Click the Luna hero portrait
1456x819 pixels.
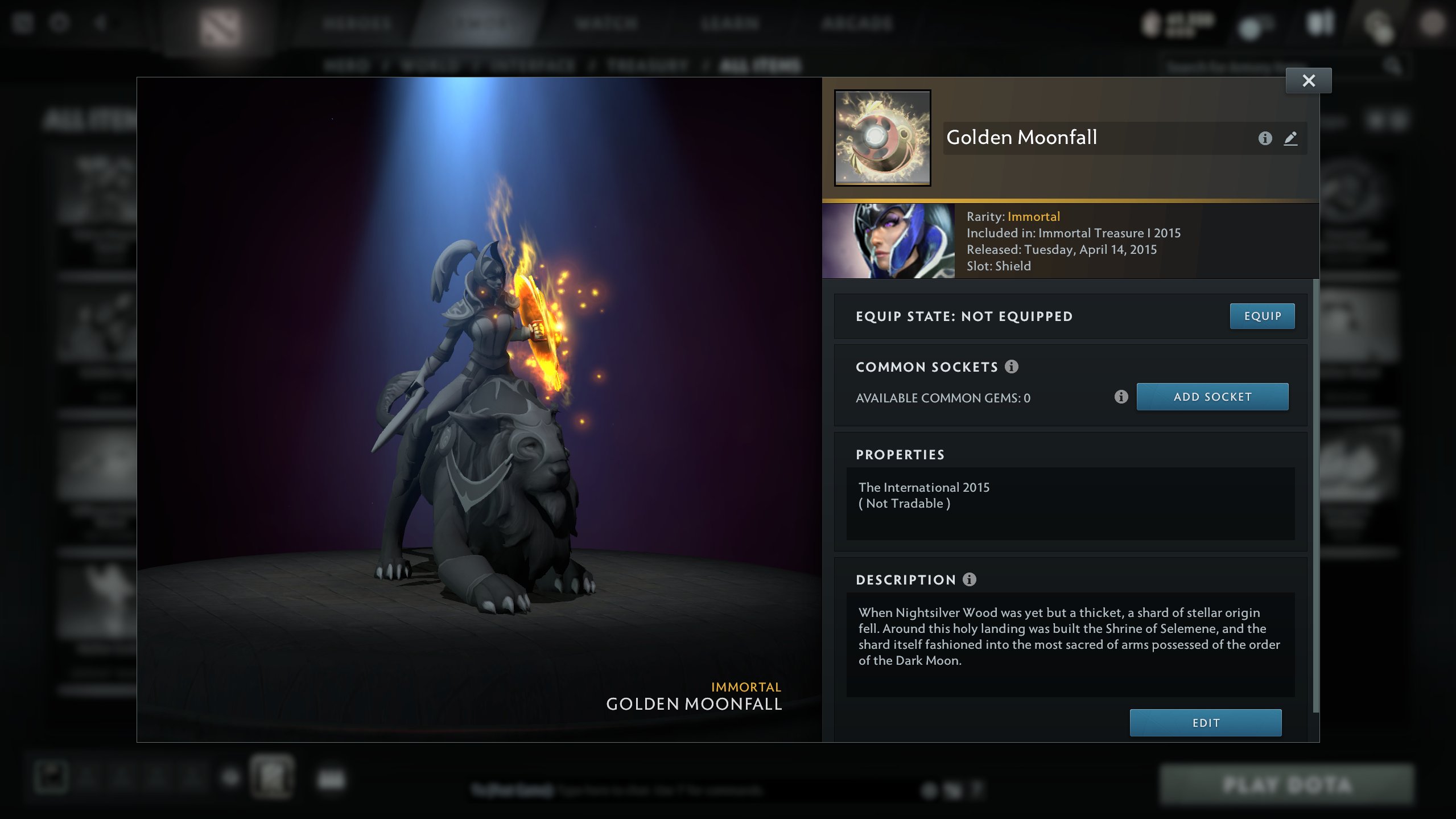click(x=888, y=241)
